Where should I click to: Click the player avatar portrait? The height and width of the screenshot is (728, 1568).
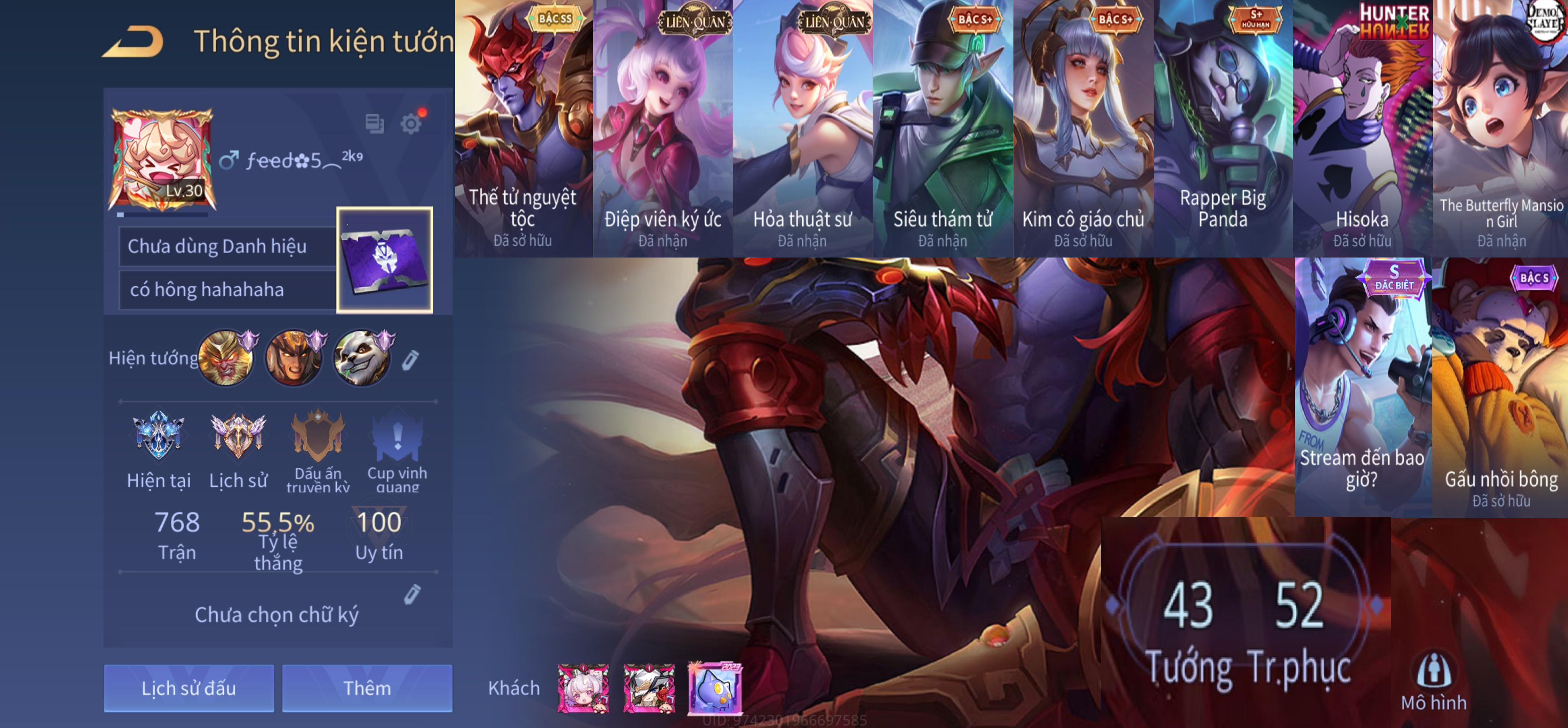[x=161, y=160]
